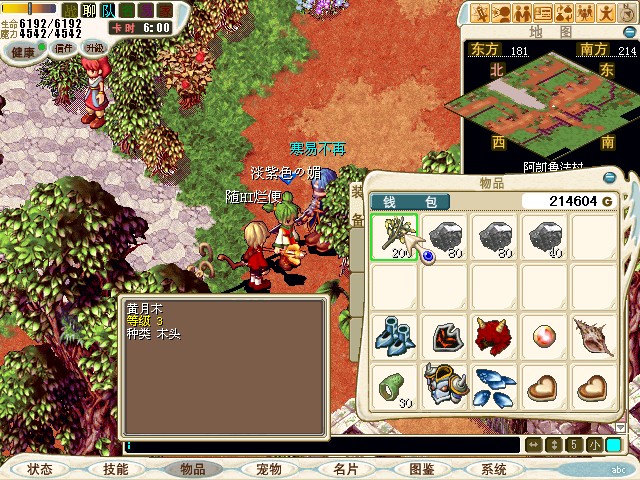
Task: Open the 名片 name card menu
Action: pyautogui.click(x=346, y=469)
